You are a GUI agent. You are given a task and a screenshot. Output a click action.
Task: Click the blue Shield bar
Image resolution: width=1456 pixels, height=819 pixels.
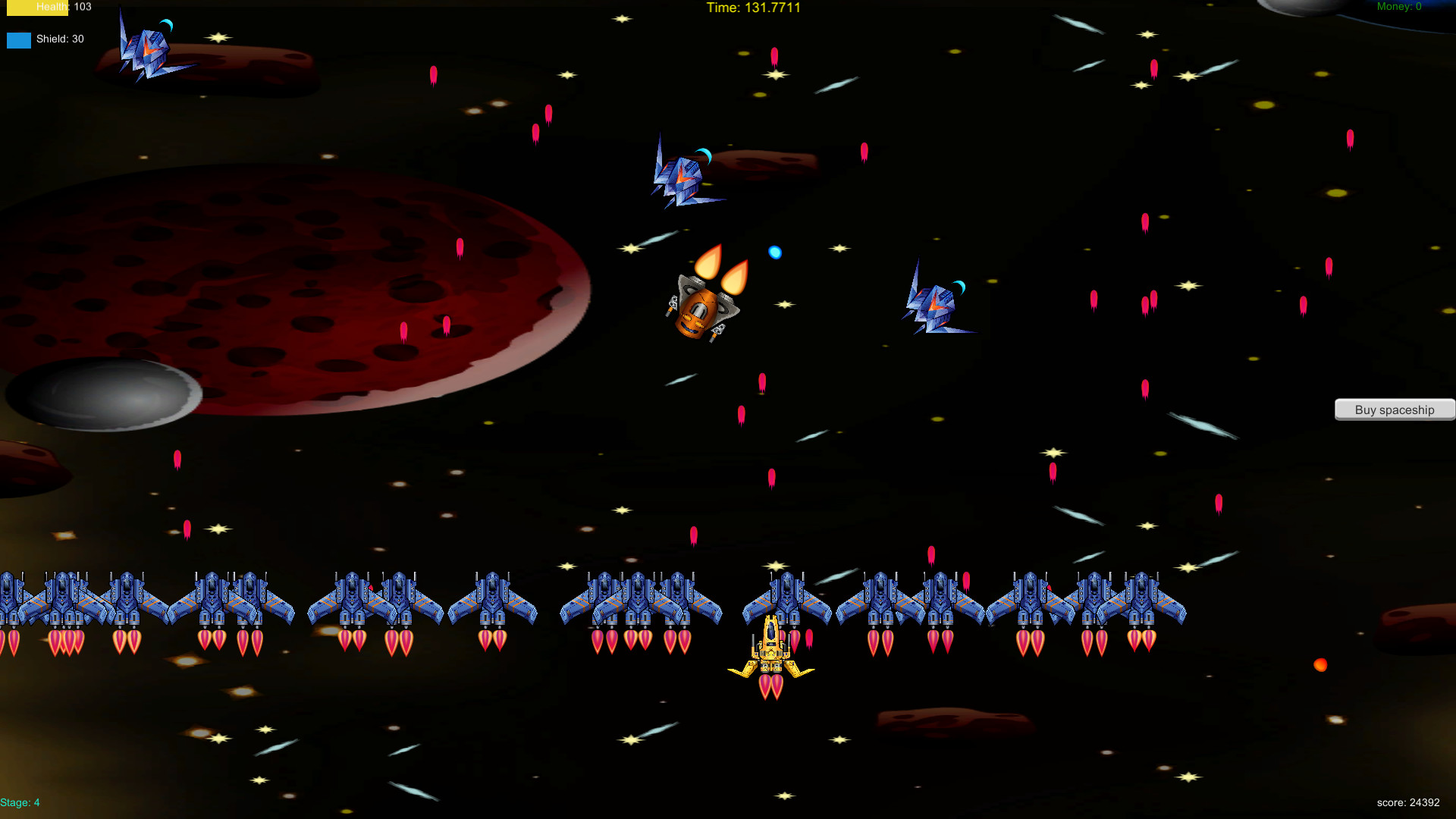[x=18, y=39]
